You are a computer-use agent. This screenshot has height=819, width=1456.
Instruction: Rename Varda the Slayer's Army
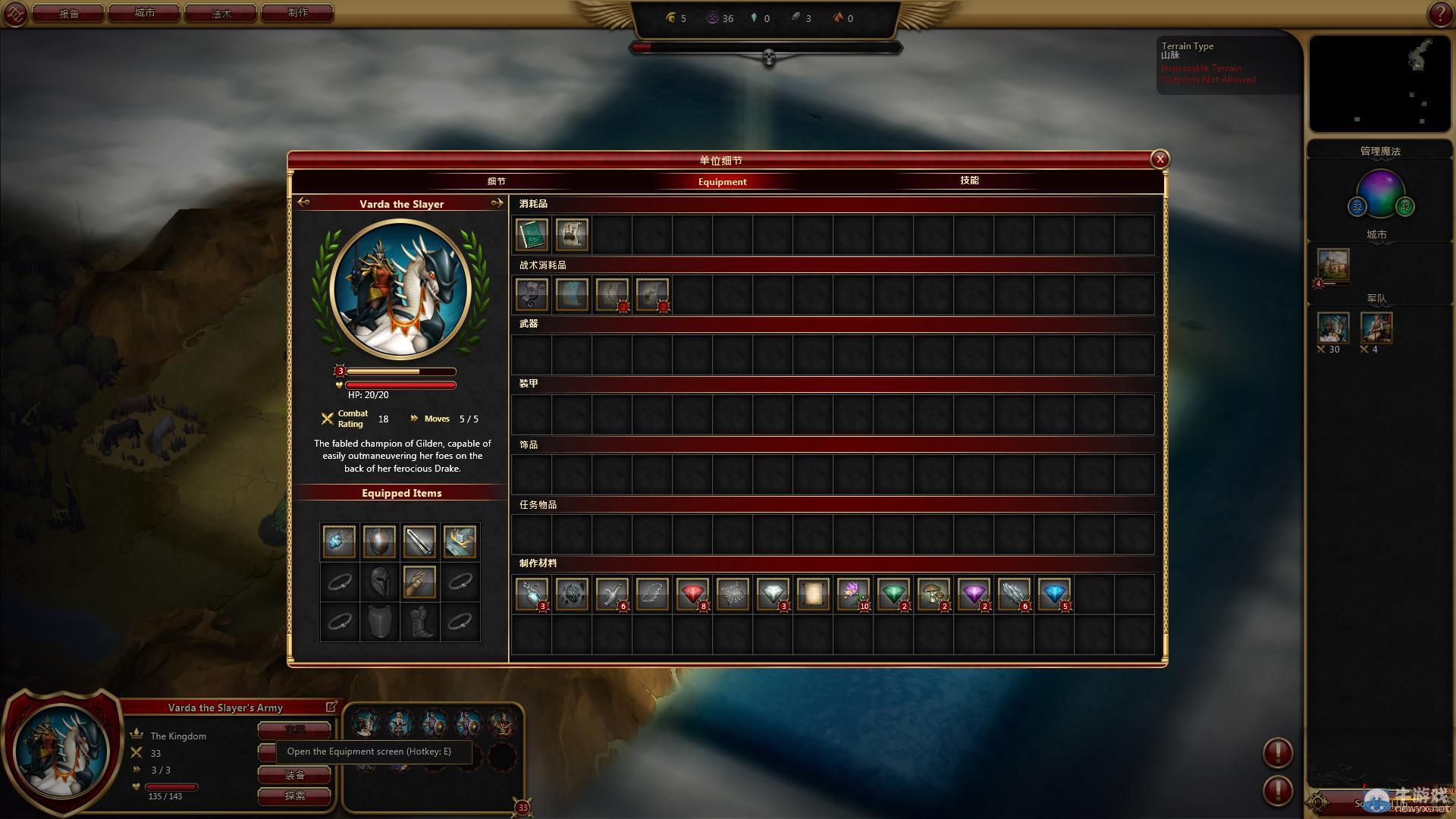(331, 707)
